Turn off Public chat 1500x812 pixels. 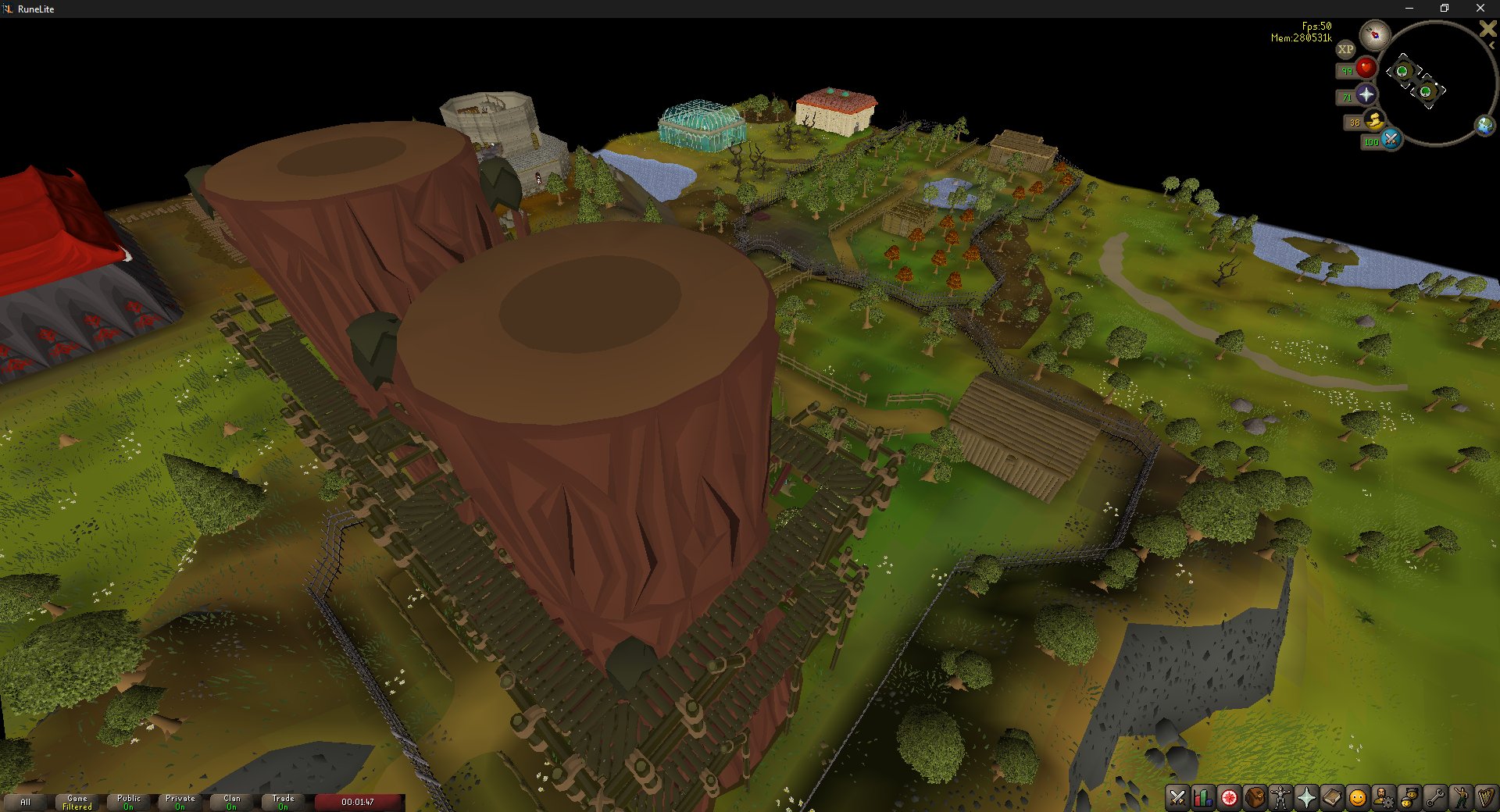click(x=127, y=801)
